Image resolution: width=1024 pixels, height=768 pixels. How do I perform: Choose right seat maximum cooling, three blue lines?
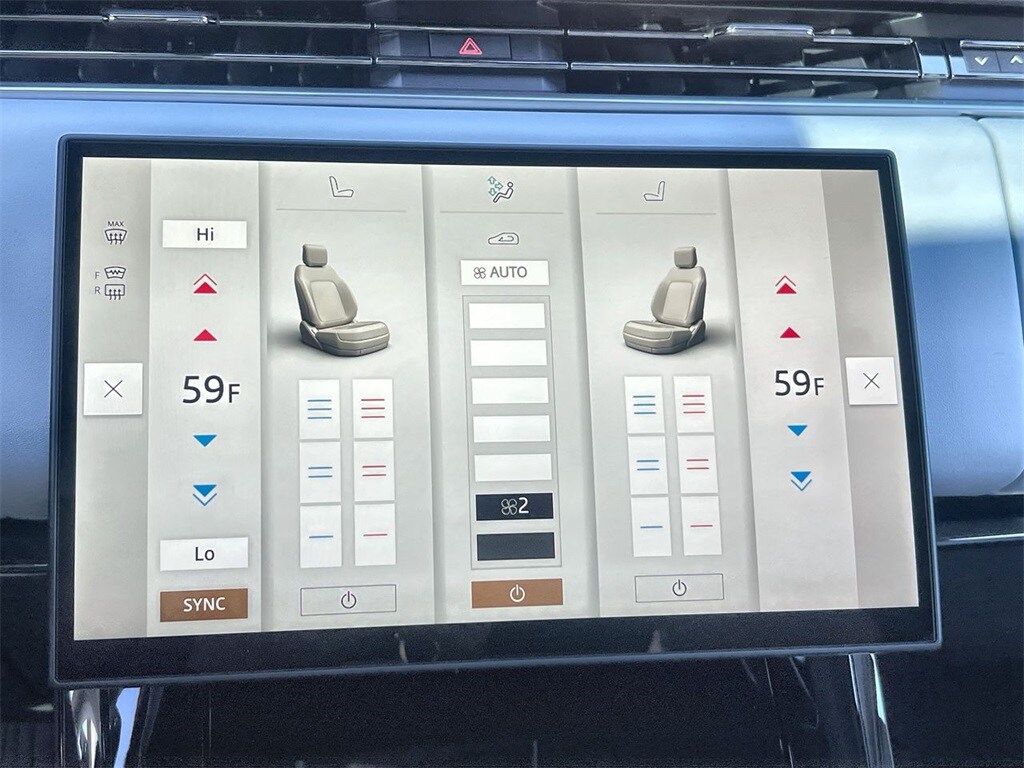tap(644, 405)
